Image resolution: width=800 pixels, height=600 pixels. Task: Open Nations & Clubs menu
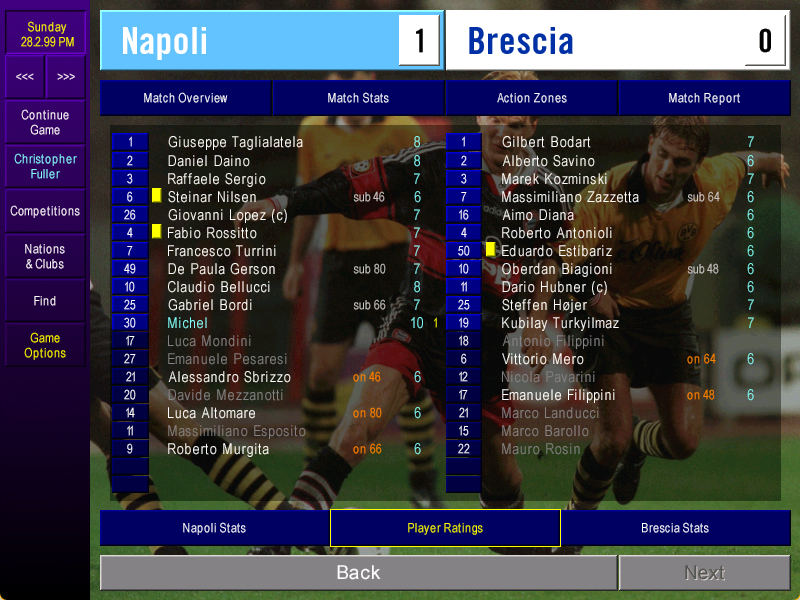tap(45, 256)
